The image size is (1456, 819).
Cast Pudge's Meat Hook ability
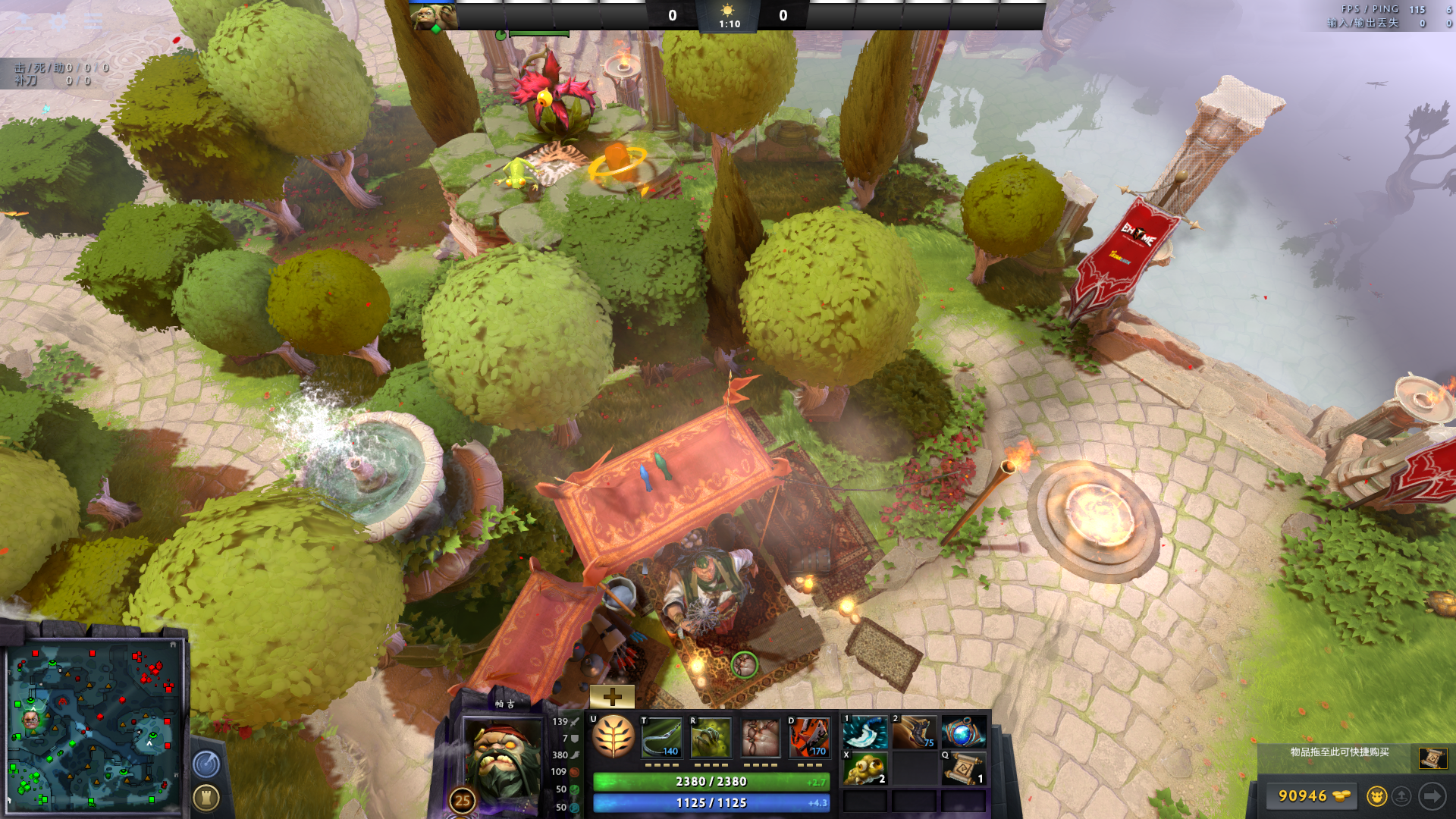pos(662,737)
